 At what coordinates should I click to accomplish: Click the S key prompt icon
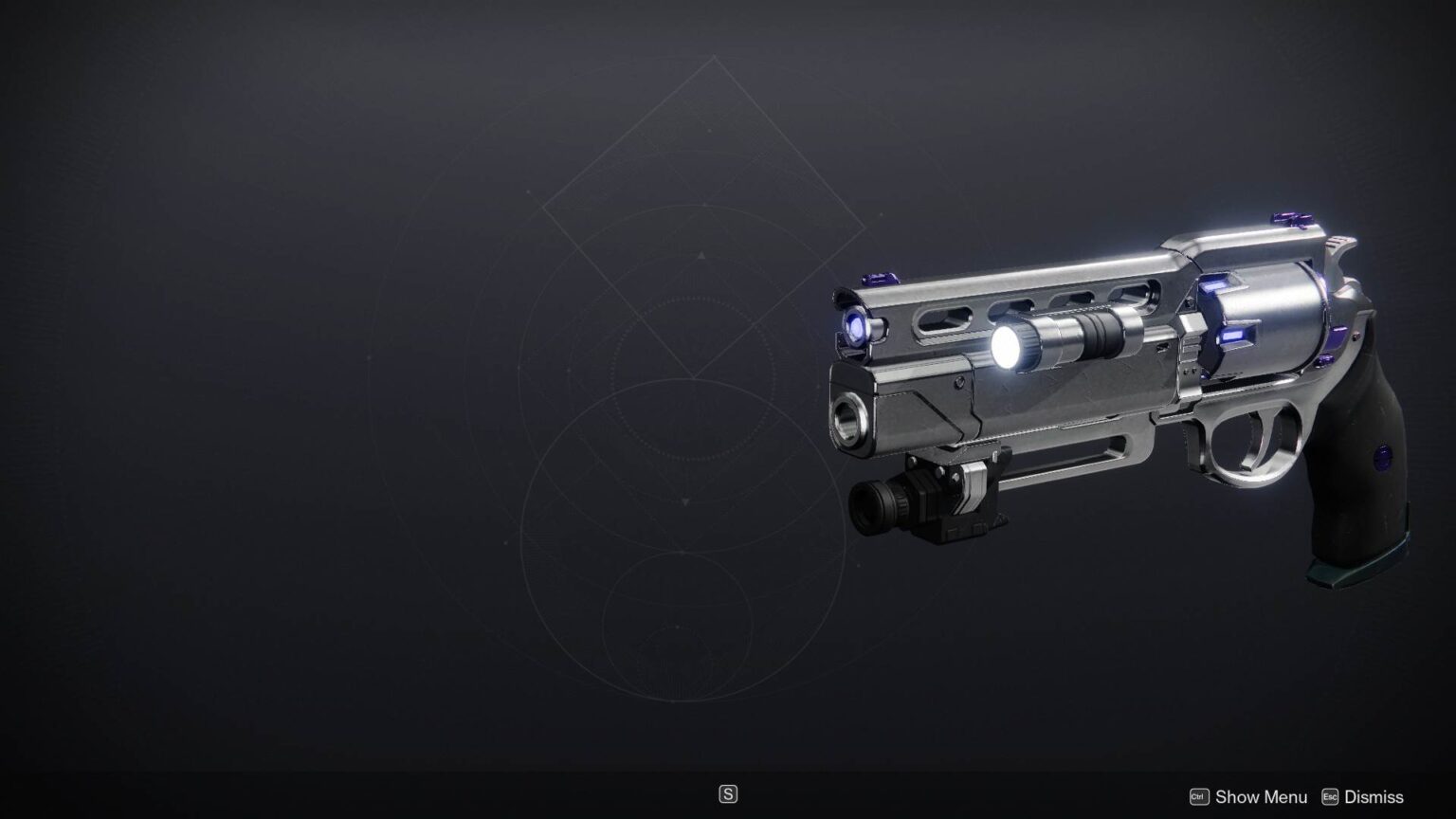[x=728, y=793]
